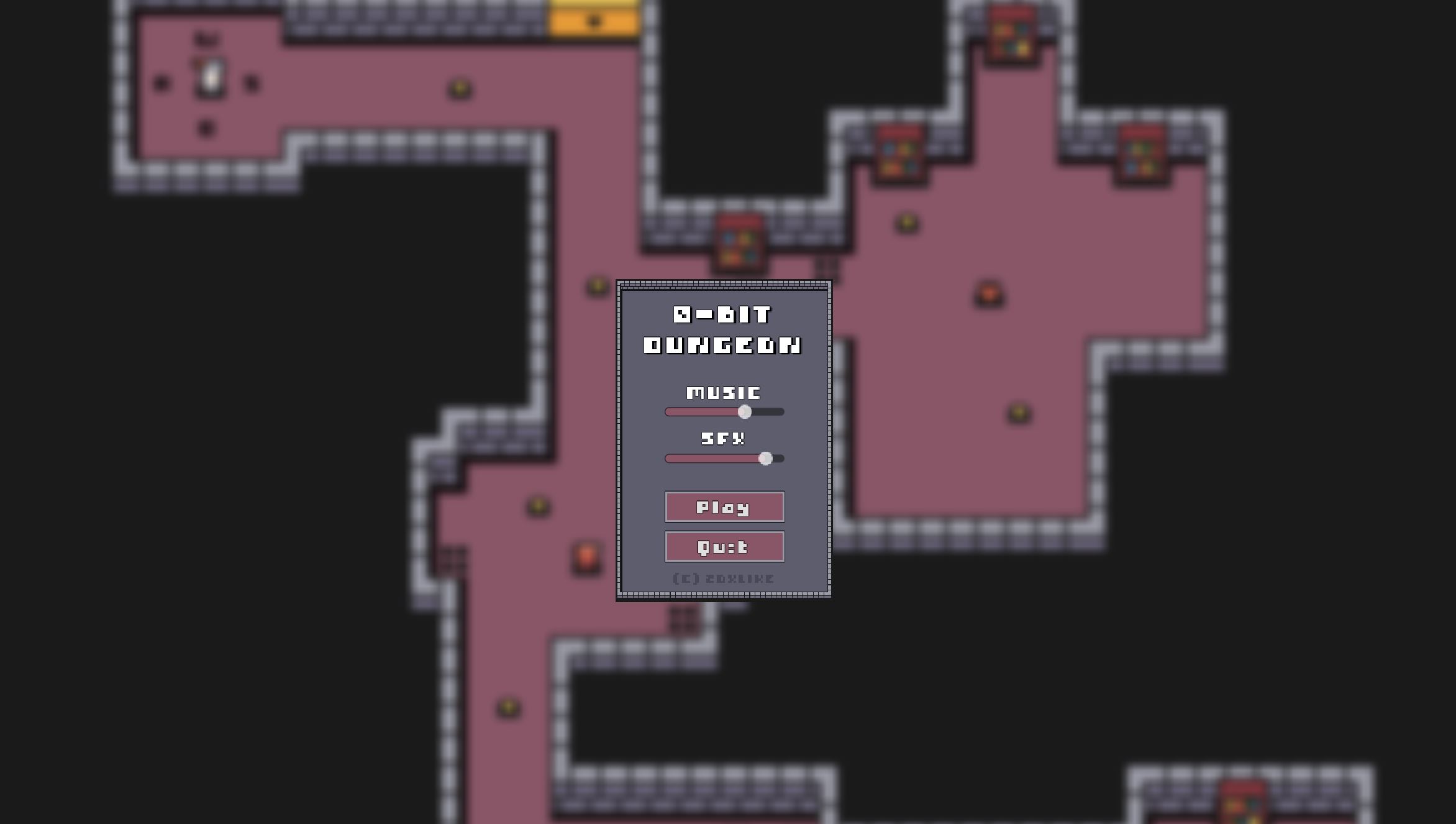The width and height of the screenshot is (1456, 824).
Task: Pick up the coin in the top corridor
Action: 458,88
